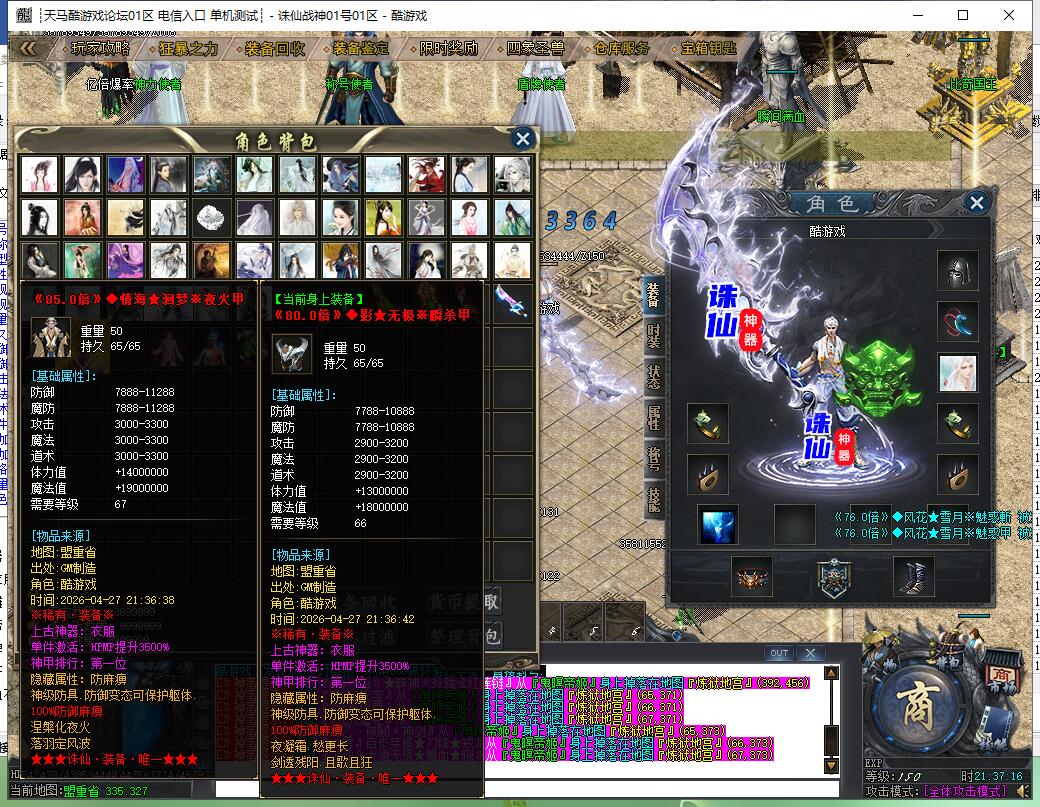
Task: Maximize the game window
Action: point(963,15)
